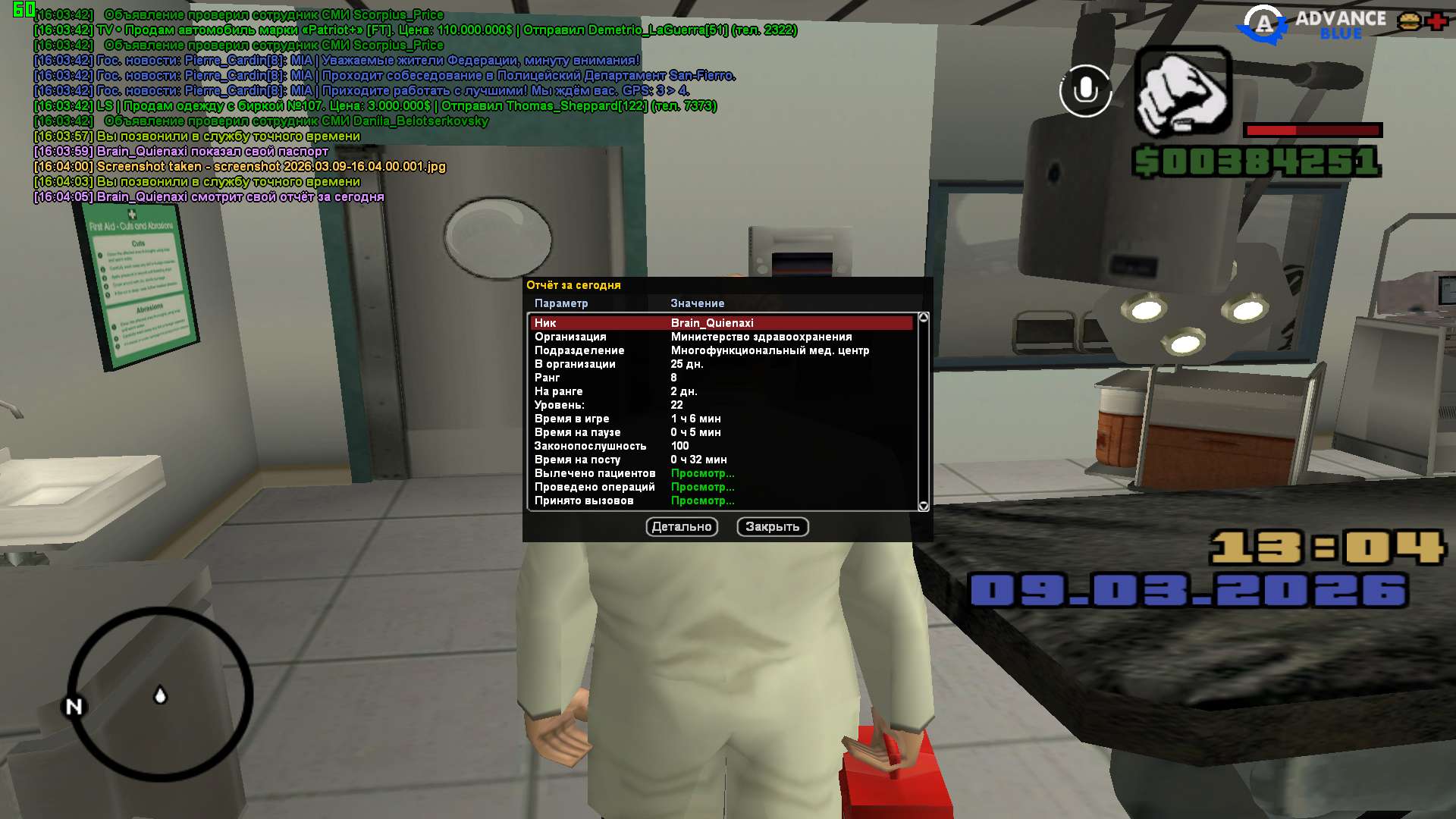Viewport: 1456px width, 819px height.
Task: Pick the Законопослушность row
Action: point(722,446)
